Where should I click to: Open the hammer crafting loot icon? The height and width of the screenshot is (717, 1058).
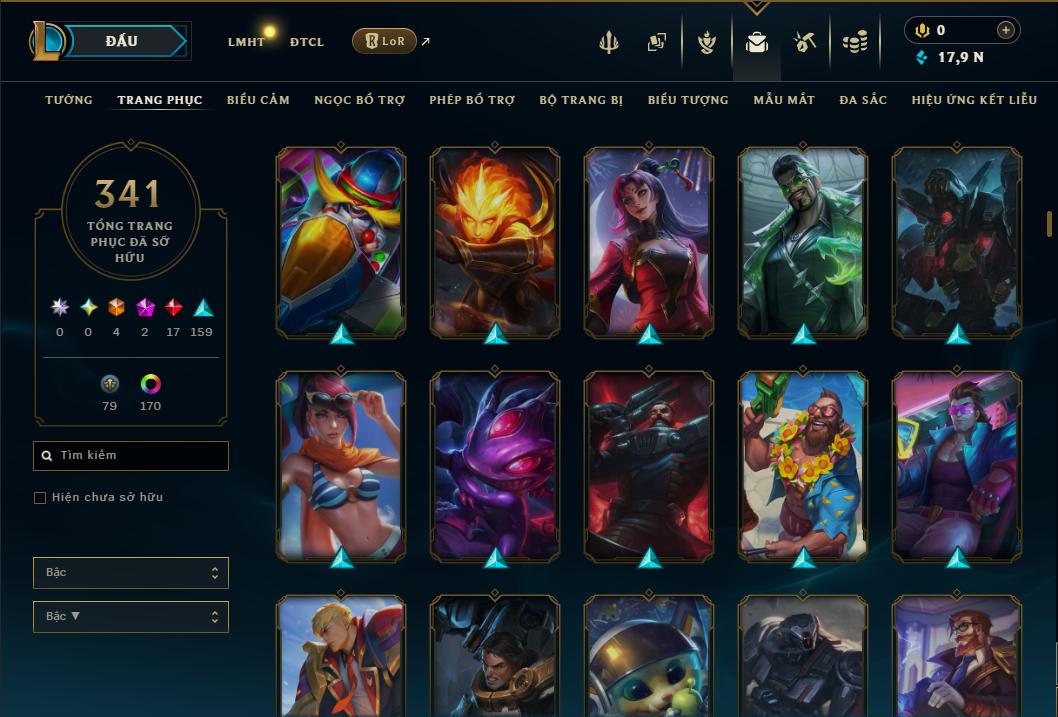tap(805, 42)
